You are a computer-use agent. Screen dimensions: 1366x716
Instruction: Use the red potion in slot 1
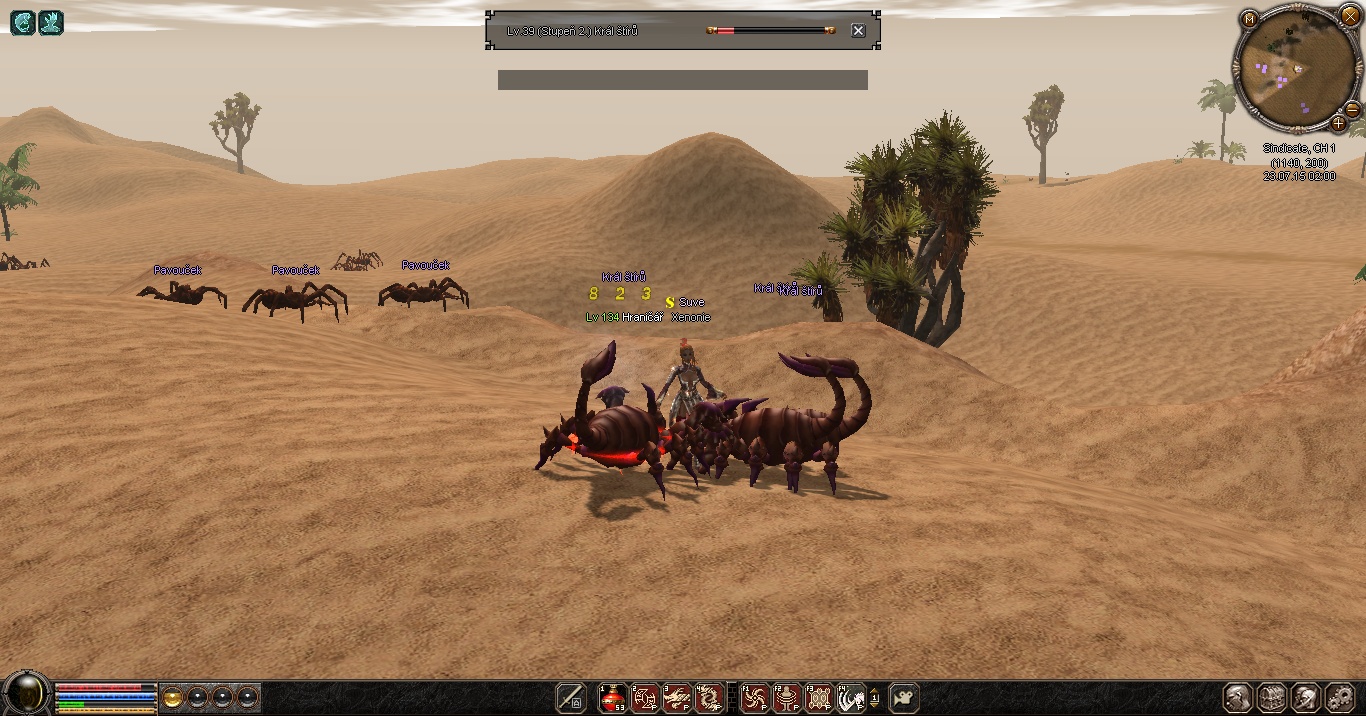pos(612,697)
